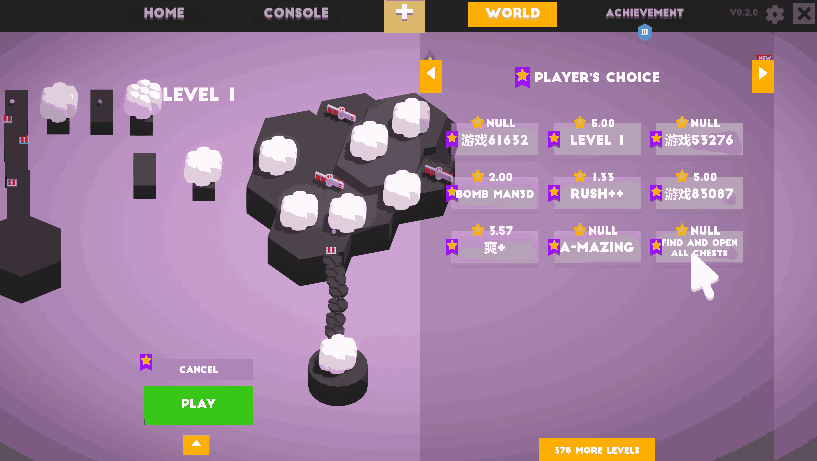Play the selected level
The width and height of the screenshot is (817, 461).
[x=198, y=404]
